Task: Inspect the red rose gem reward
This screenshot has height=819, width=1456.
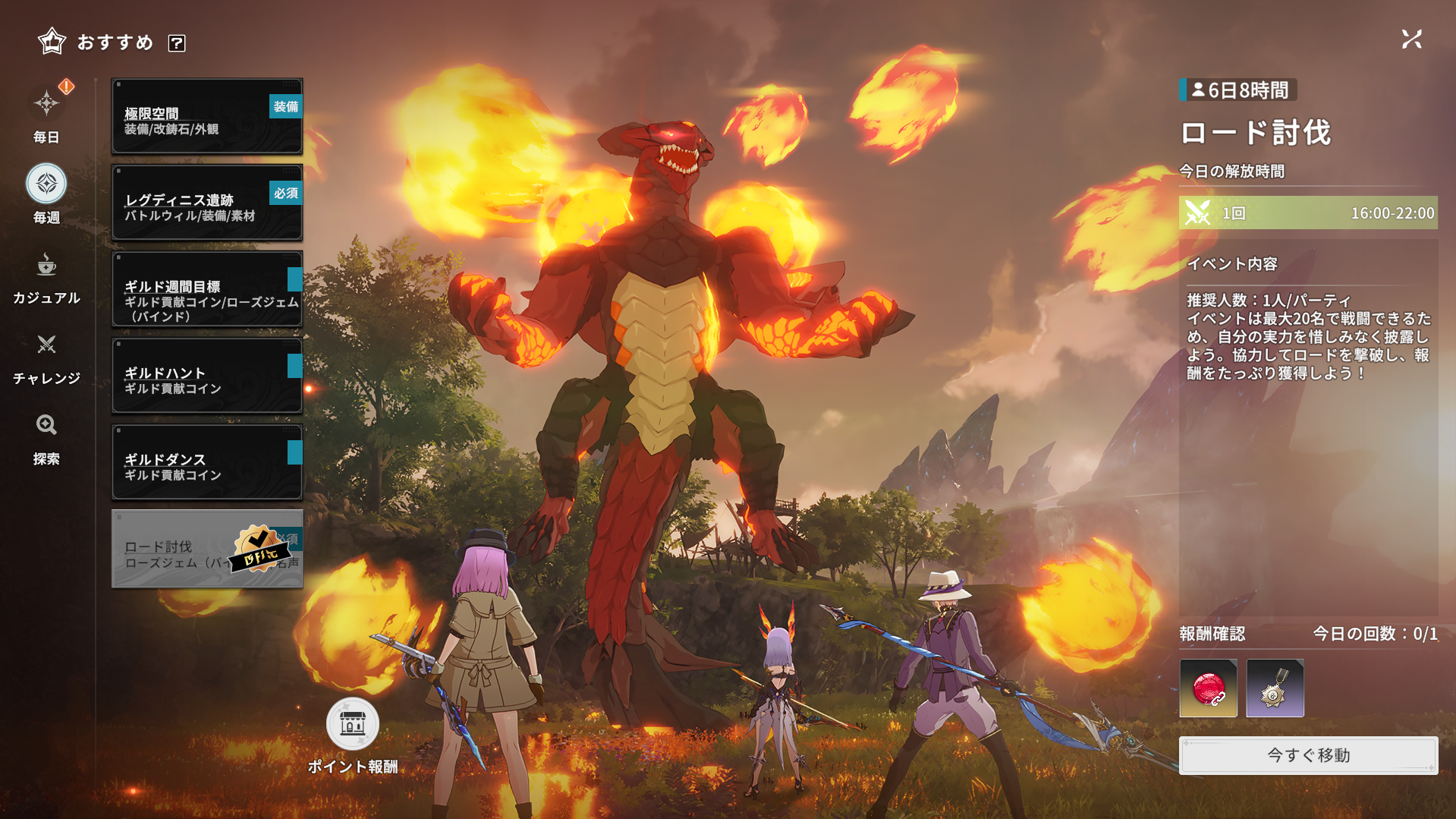Action: tap(1208, 688)
